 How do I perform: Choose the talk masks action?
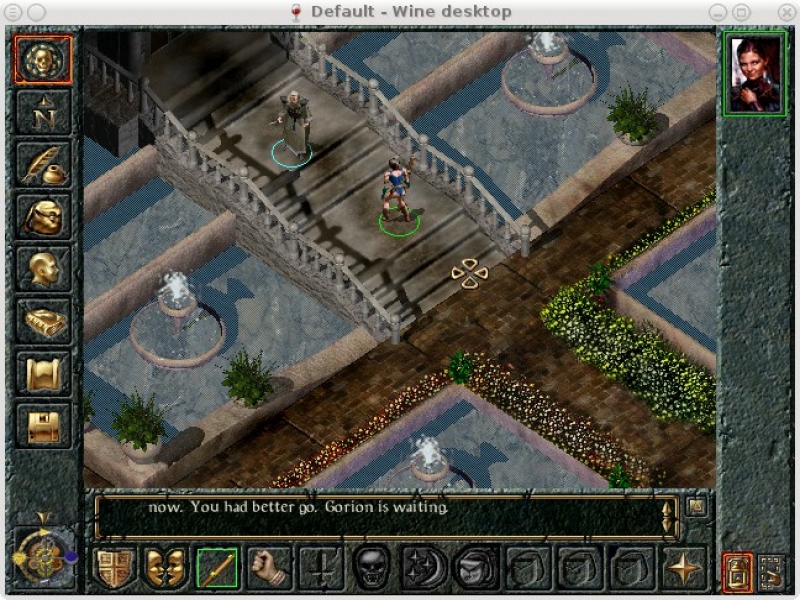164,568
